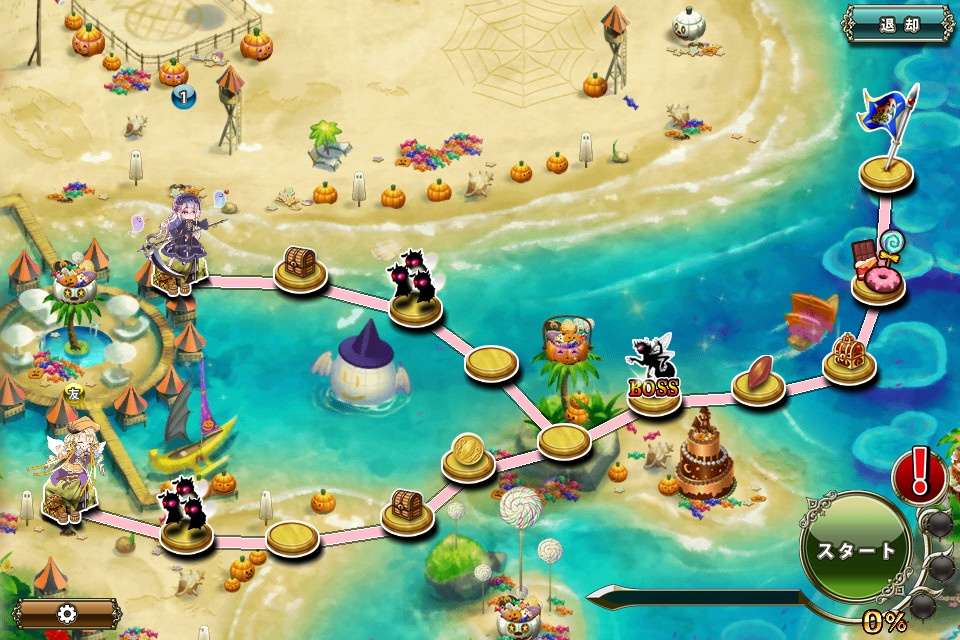Tap the 退却 retreat button
960x640 pixels.
898,25
